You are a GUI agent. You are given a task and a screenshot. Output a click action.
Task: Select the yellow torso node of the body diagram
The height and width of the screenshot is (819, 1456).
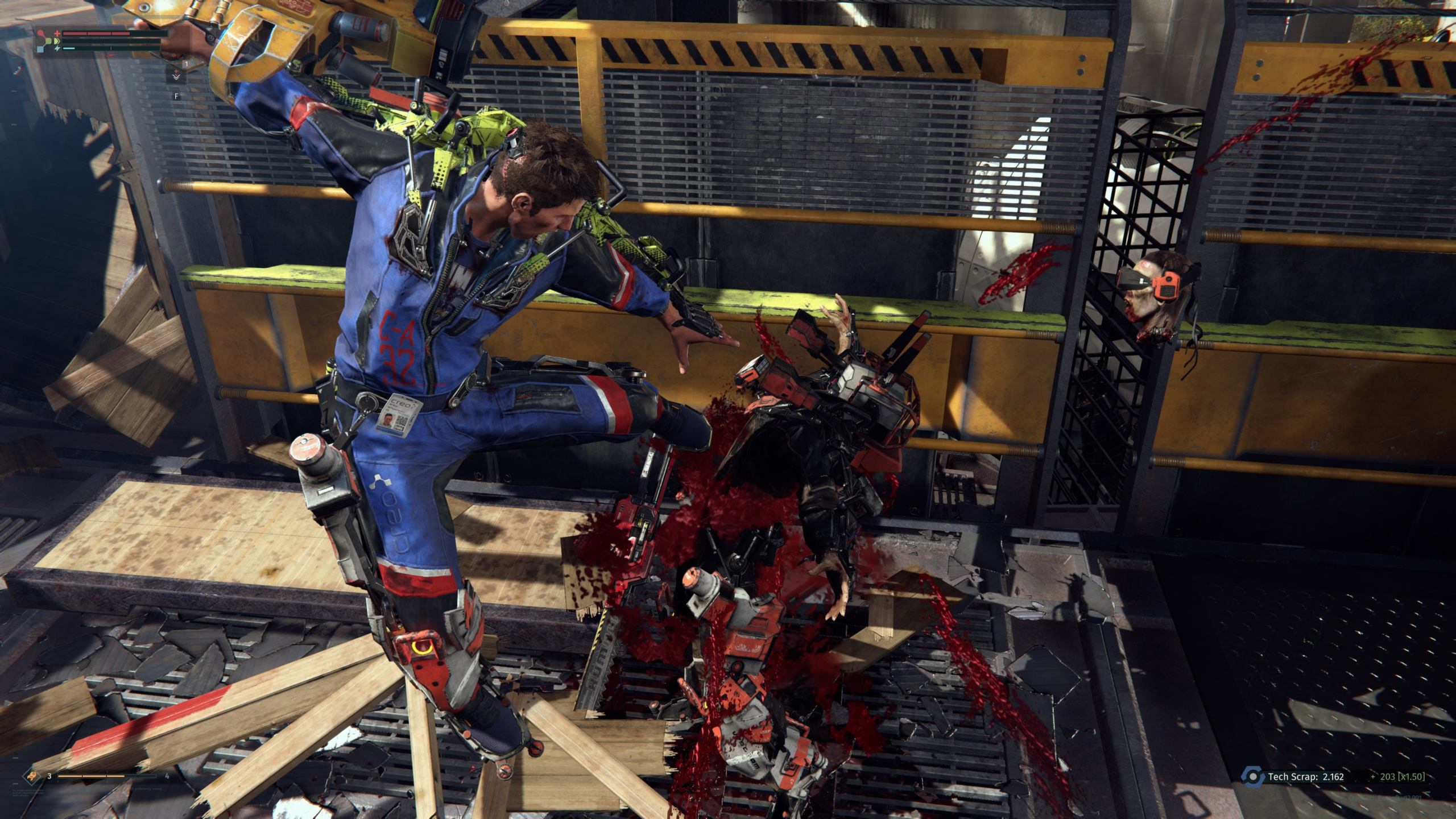click(49, 41)
